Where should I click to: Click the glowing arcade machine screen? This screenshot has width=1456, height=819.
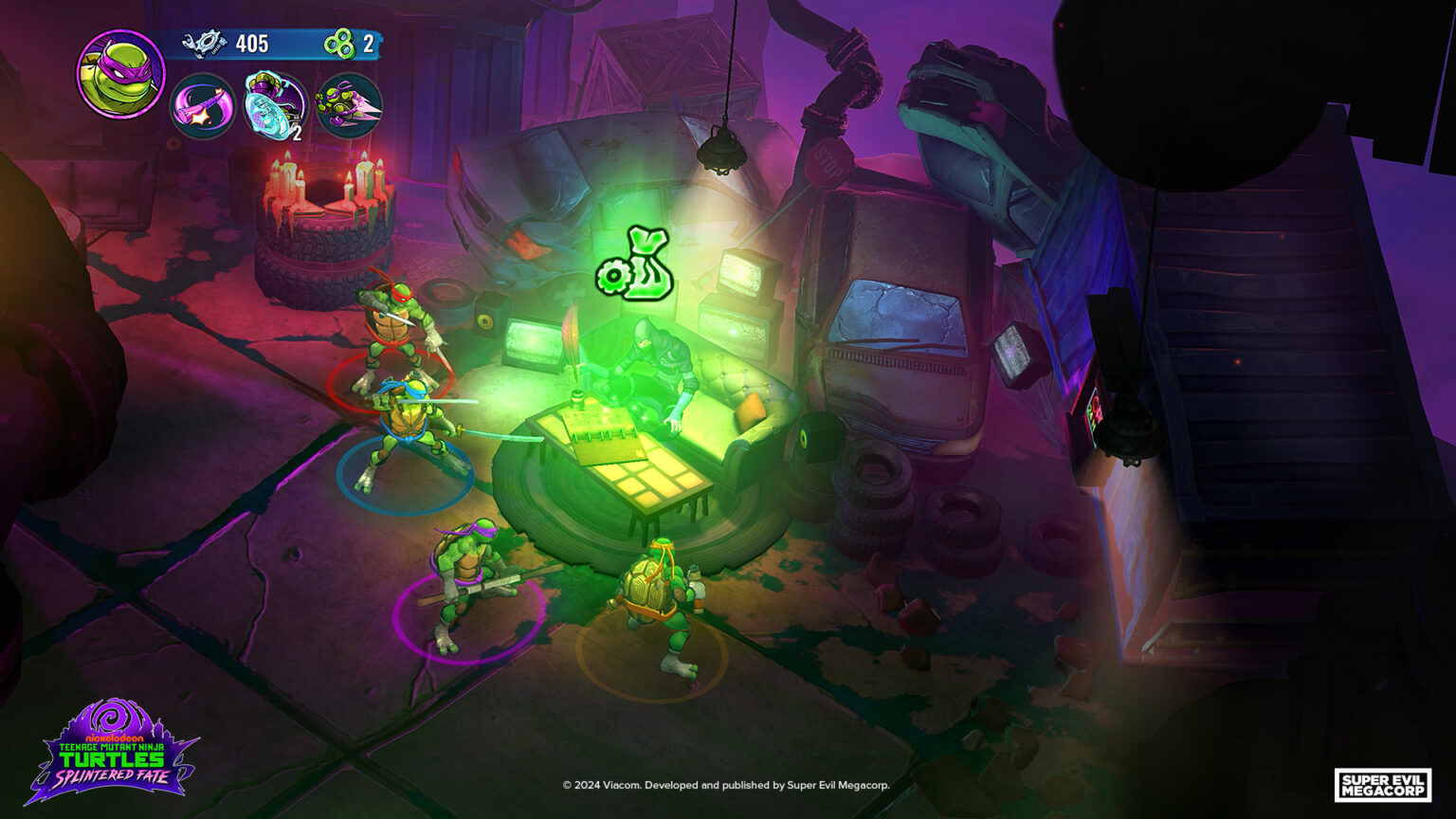1092,412
